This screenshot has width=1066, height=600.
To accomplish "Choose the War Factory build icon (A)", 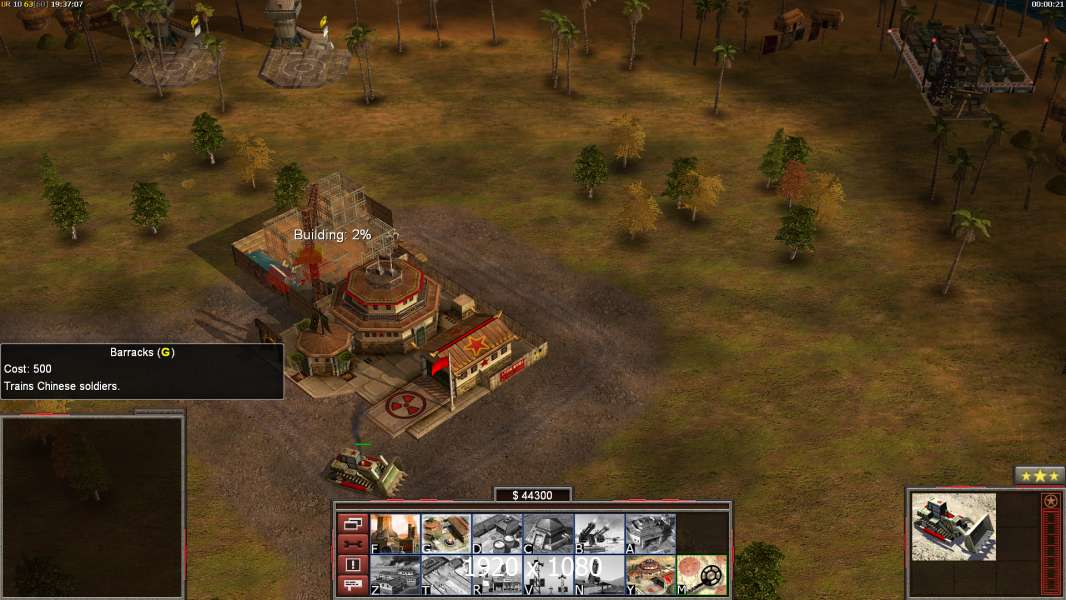I will (x=650, y=534).
